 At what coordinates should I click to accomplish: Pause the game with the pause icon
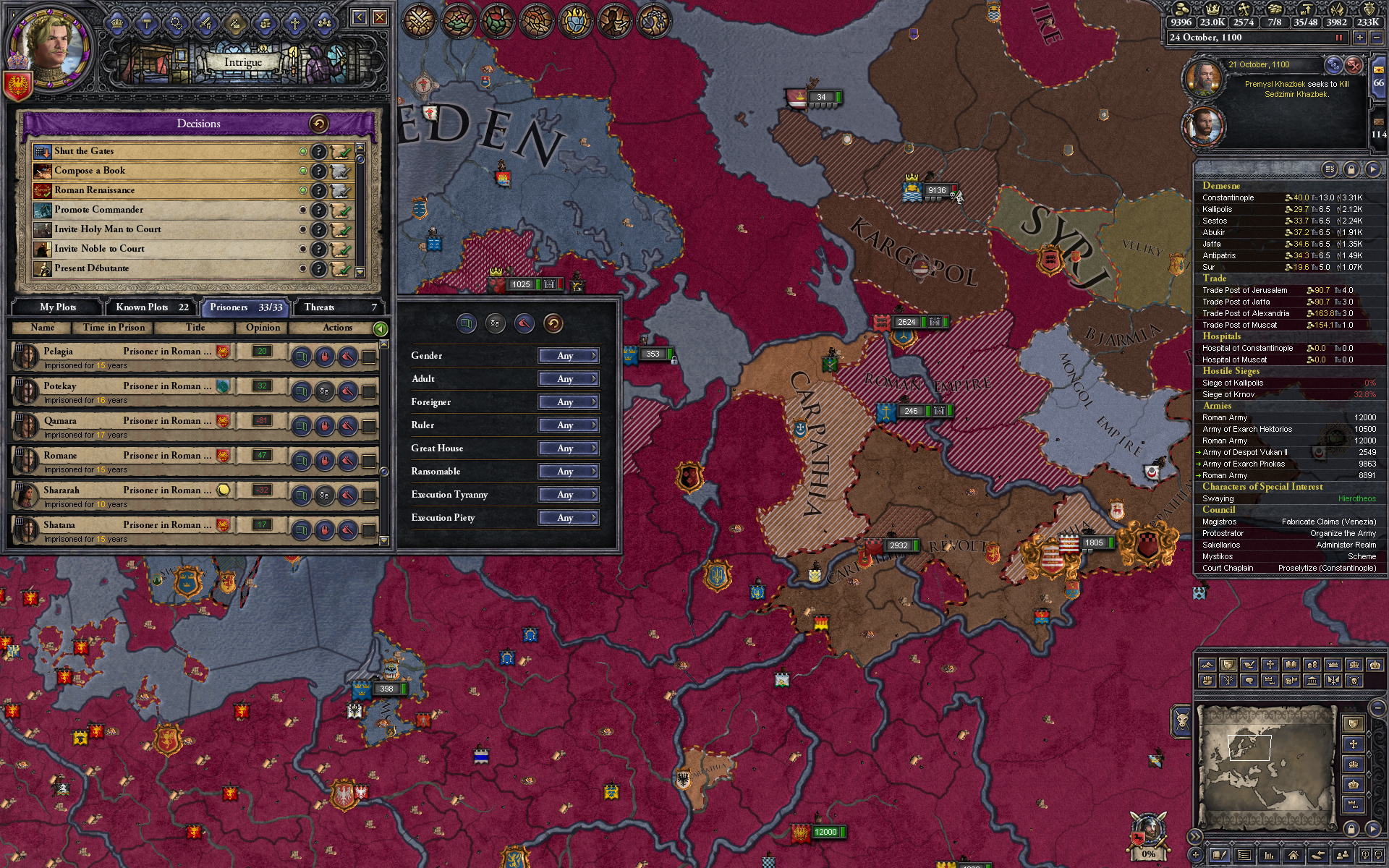[x=1340, y=38]
